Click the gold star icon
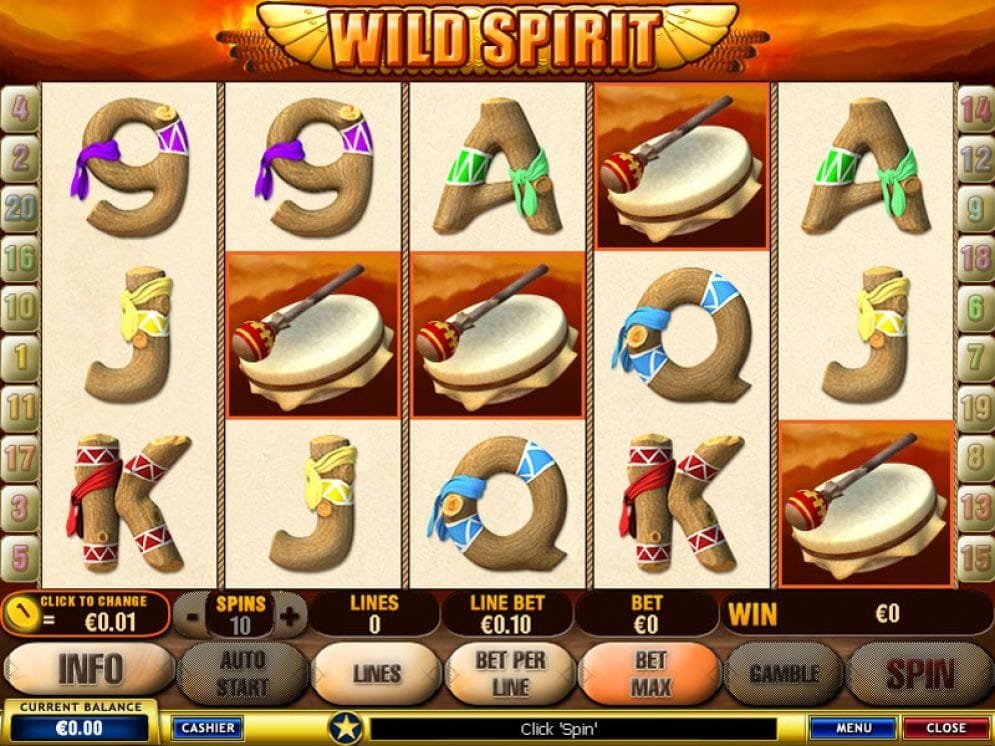The height and width of the screenshot is (746, 995). [346, 727]
